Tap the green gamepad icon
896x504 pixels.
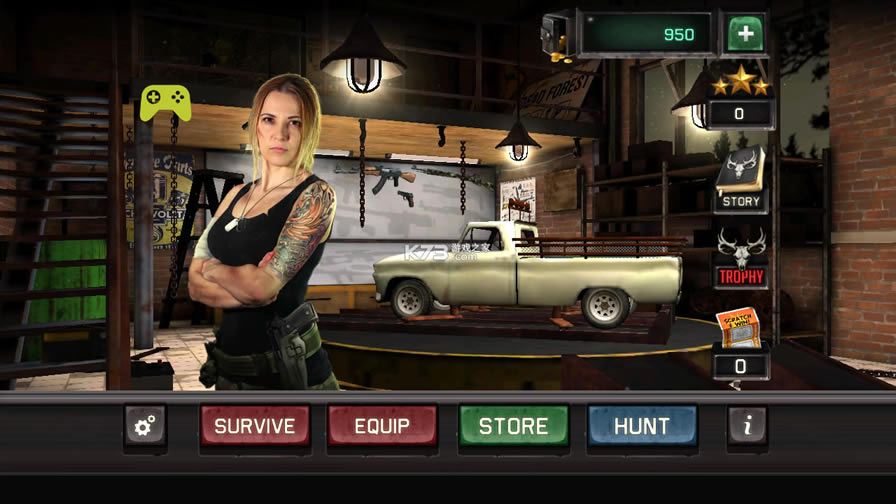[166, 102]
